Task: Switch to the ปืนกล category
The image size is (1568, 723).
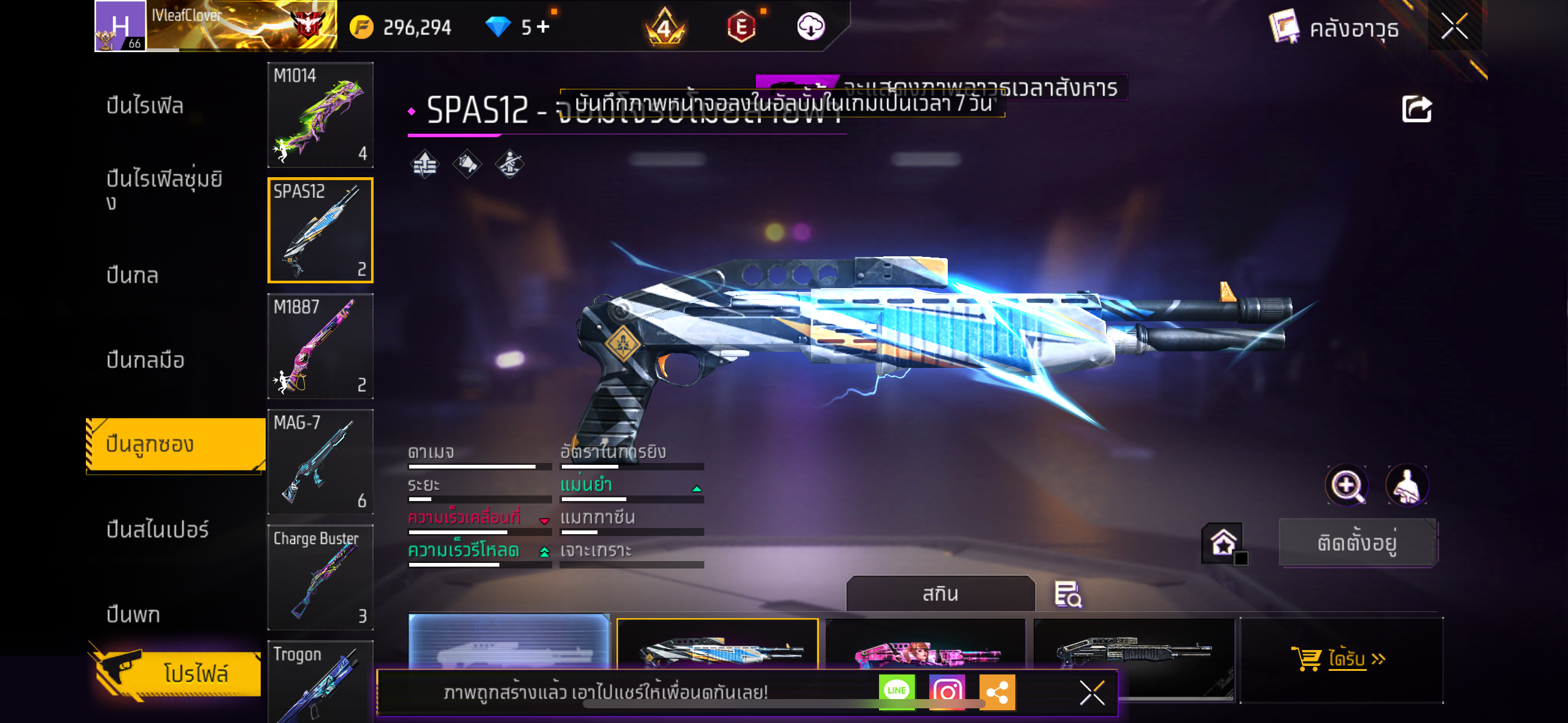Action: coord(133,275)
